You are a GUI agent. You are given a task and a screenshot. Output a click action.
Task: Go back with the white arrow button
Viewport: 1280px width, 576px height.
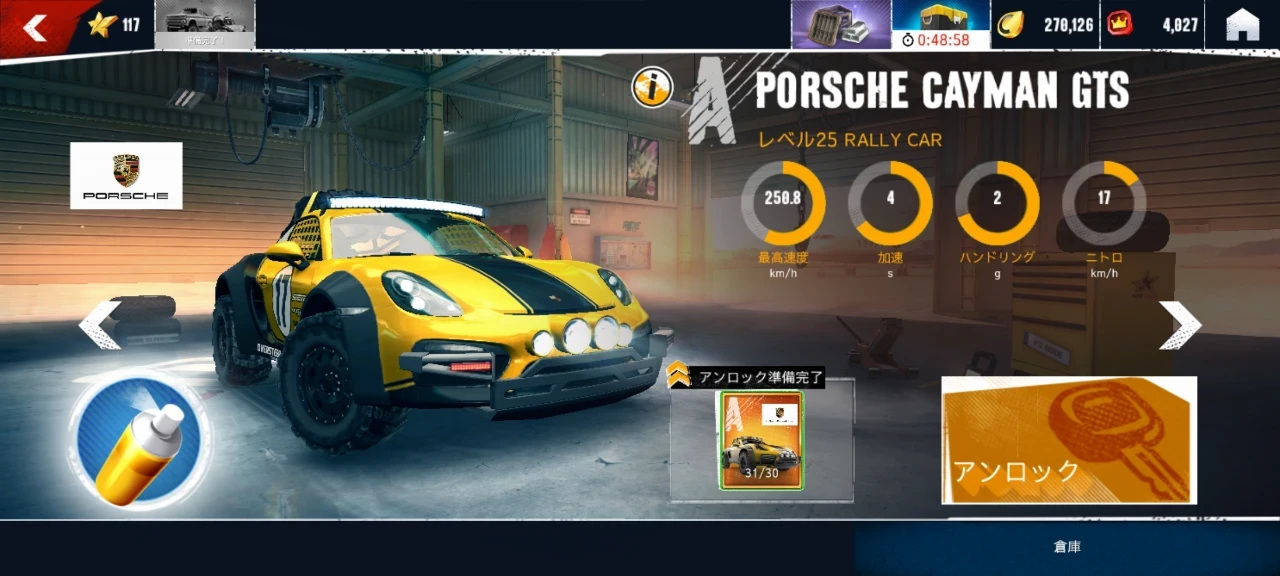tap(35, 27)
